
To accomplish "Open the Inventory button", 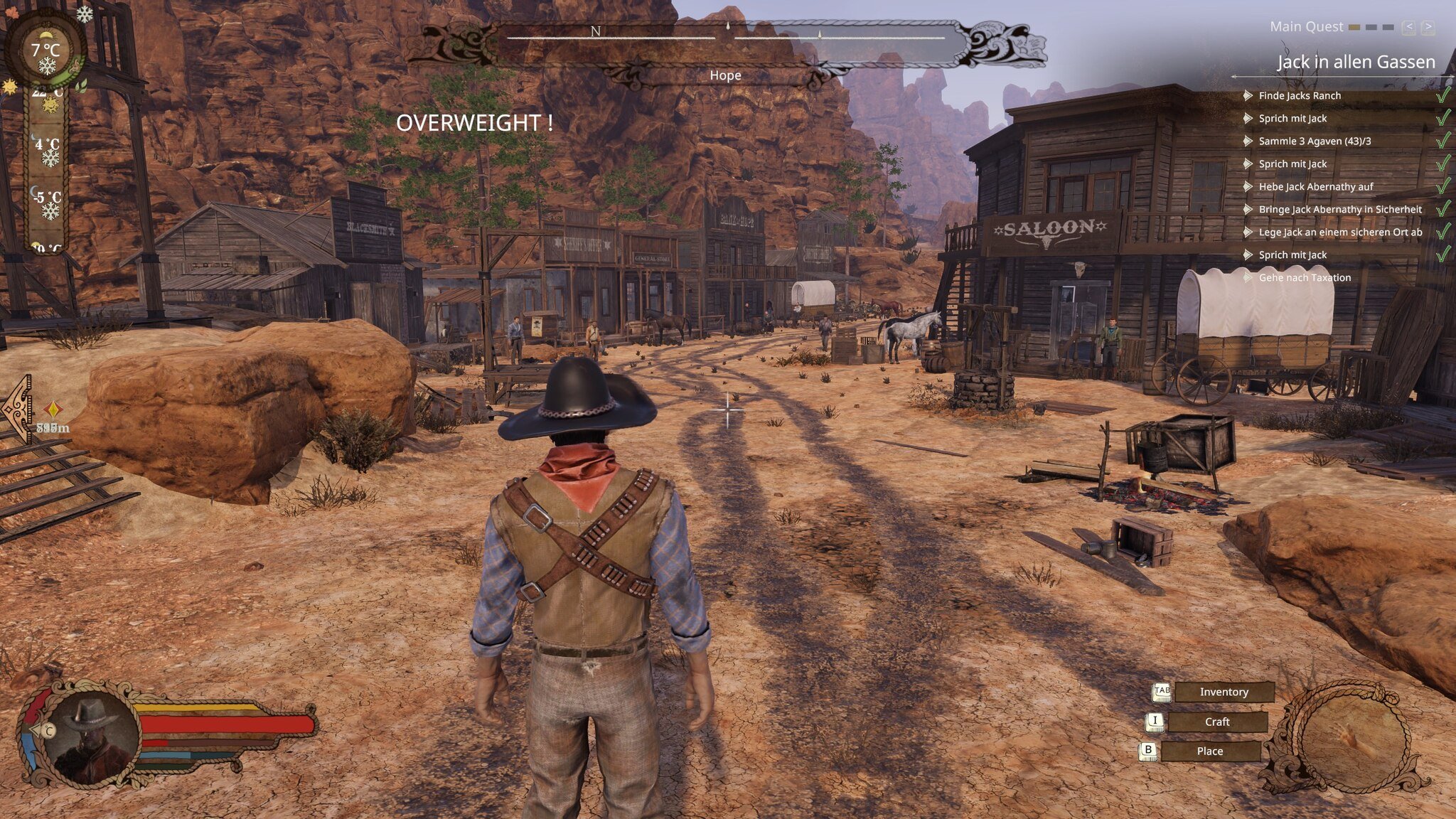I will point(1224,692).
